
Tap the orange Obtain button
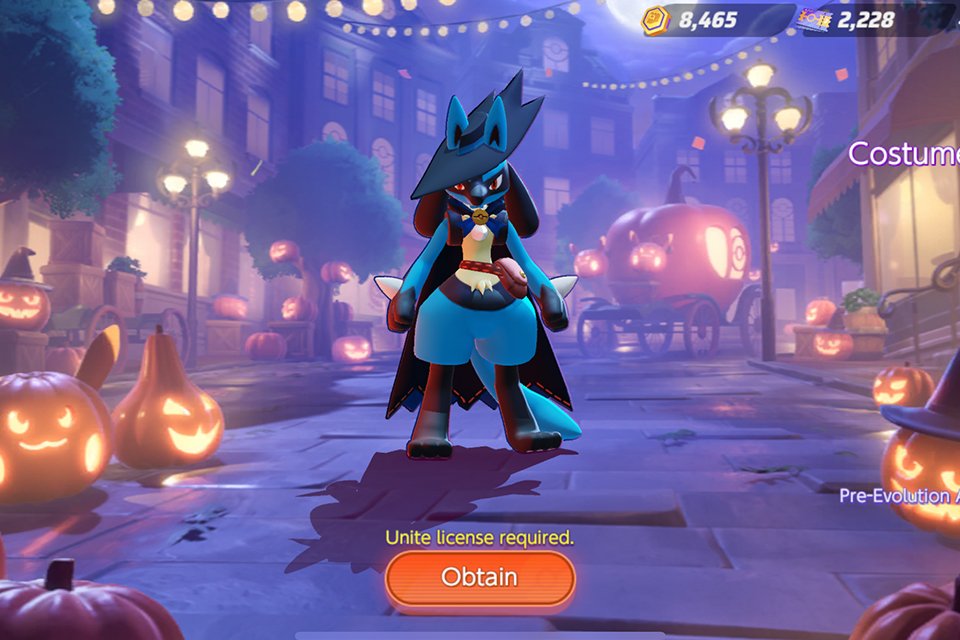480,577
